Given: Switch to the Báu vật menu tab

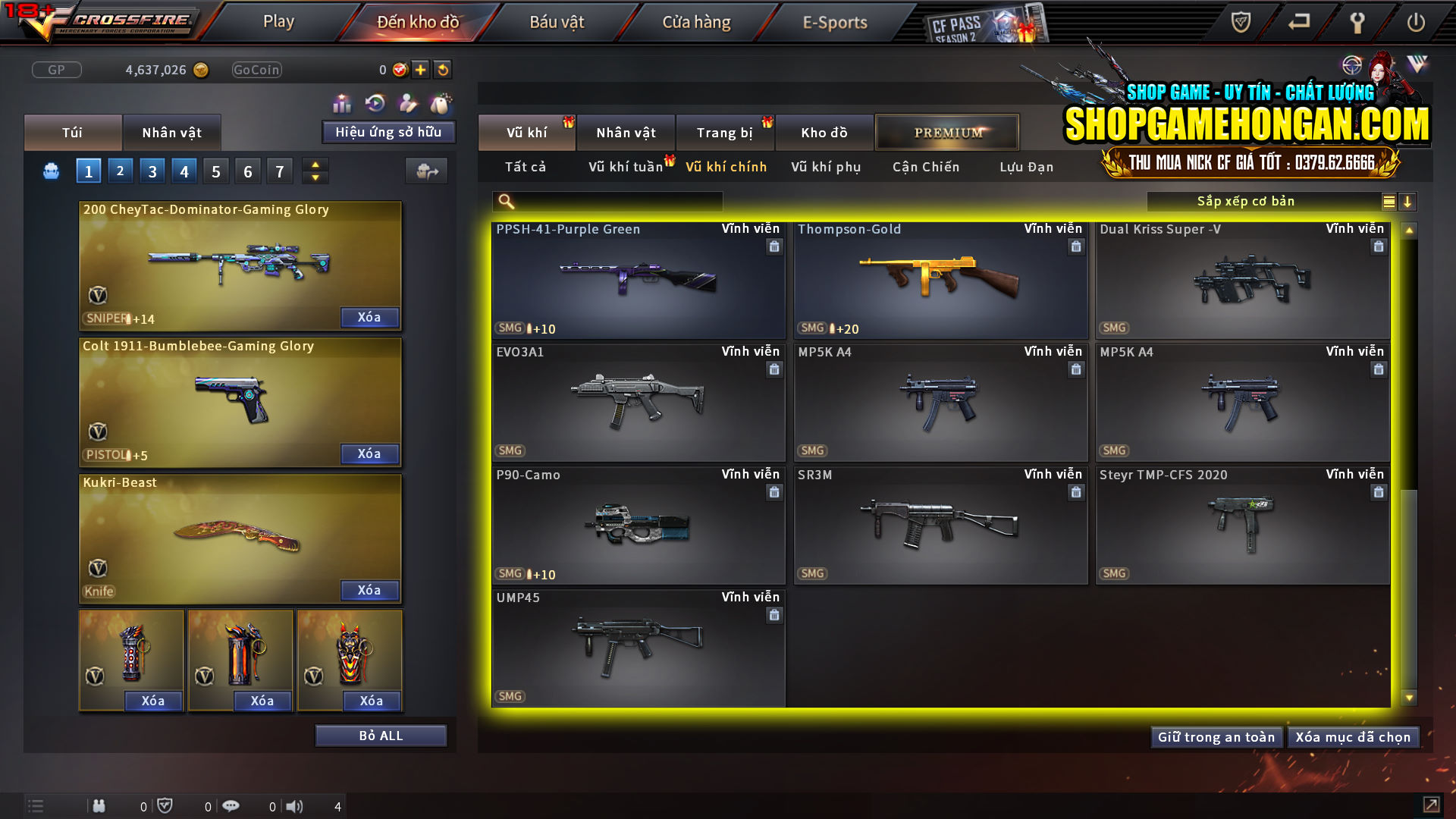Looking at the screenshot, I should point(557,22).
